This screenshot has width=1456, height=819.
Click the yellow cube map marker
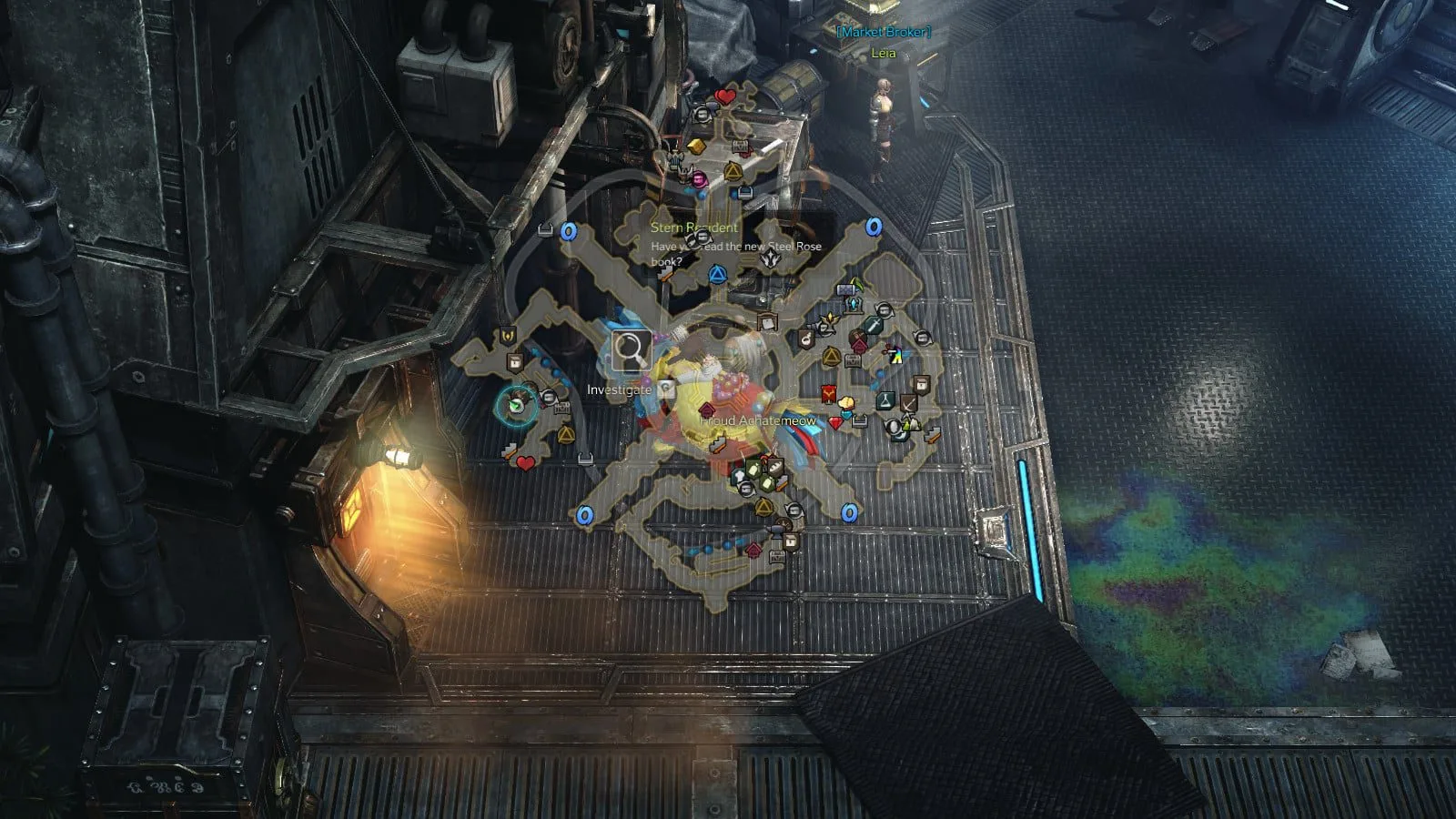696,147
